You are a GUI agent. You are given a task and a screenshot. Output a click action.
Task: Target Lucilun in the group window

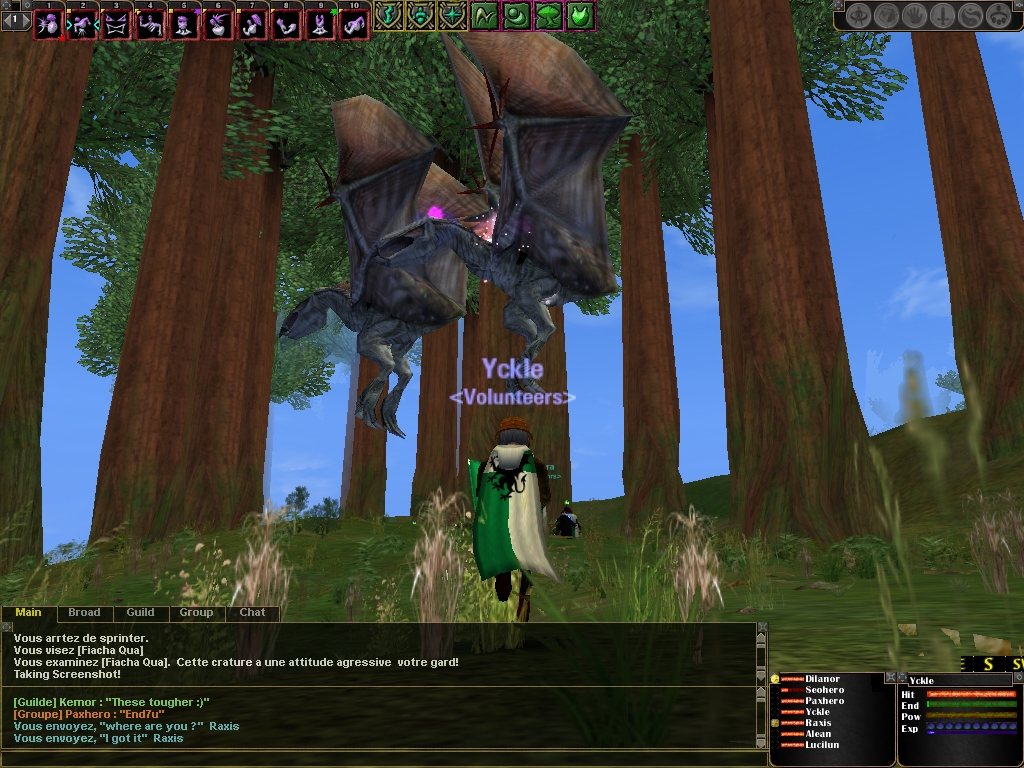pyautogui.click(x=822, y=745)
